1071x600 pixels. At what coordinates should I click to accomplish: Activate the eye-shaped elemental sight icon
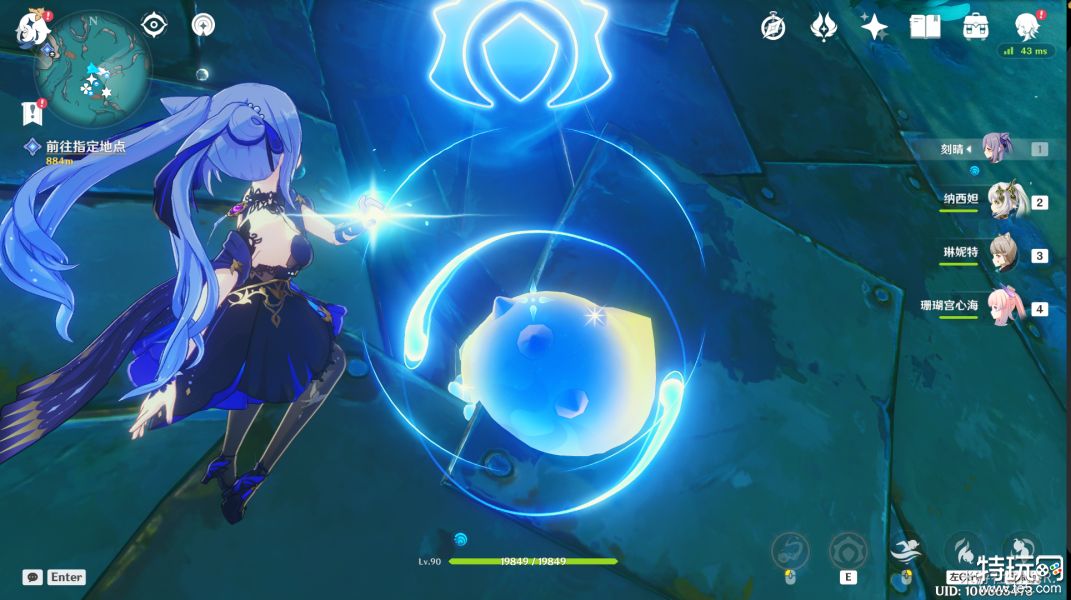(153, 24)
